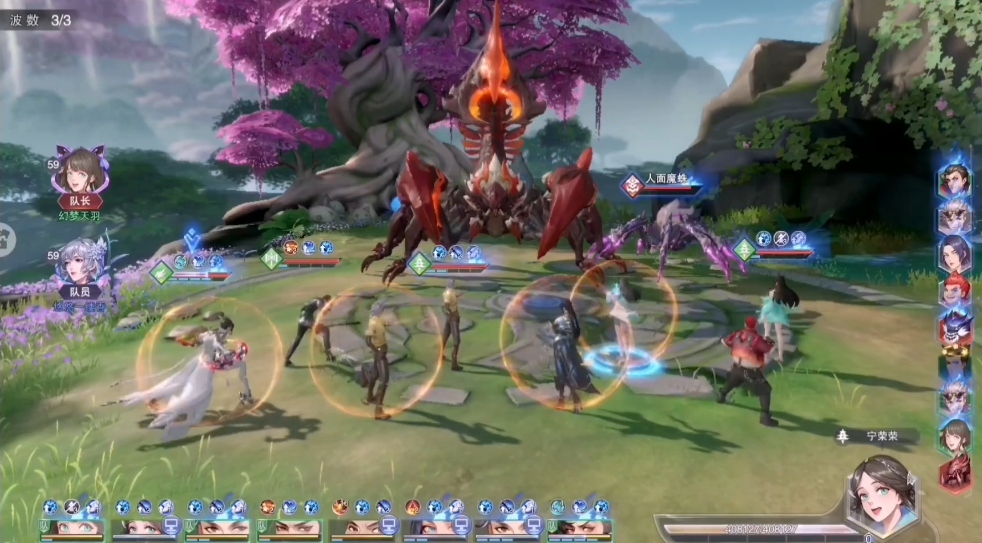Select the last hero card in bottom bar
982x543 pixels.
coord(579,526)
